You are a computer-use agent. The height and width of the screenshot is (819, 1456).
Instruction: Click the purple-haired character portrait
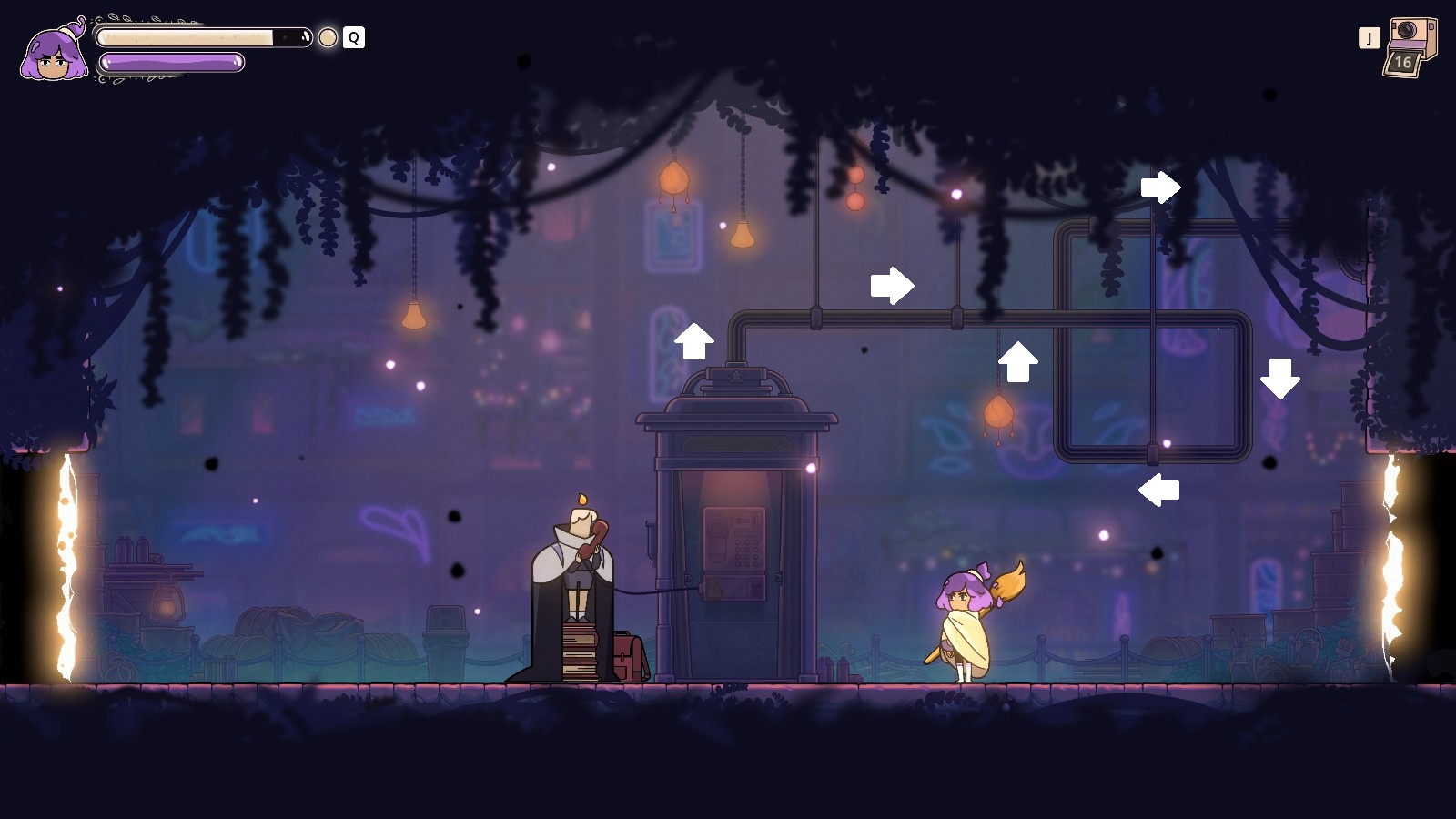click(55, 53)
